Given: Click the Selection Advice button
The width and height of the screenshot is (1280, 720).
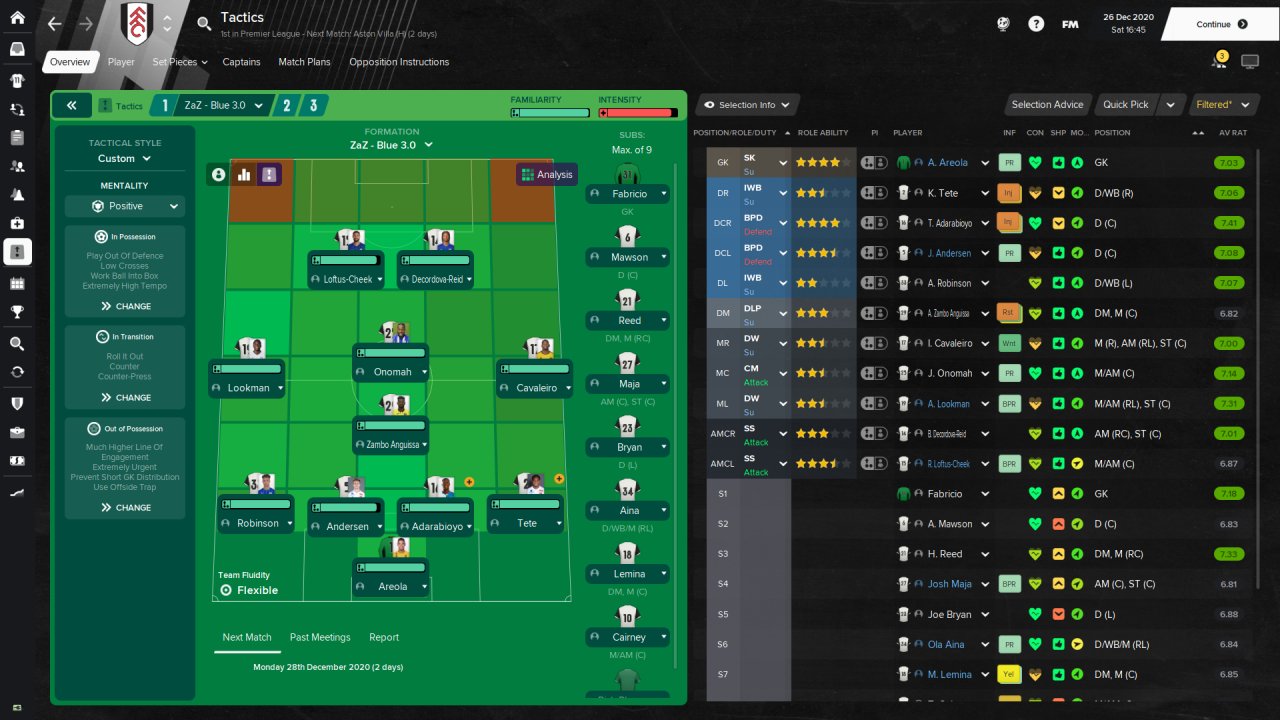Looking at the screenshot, I should point(1047,105).
